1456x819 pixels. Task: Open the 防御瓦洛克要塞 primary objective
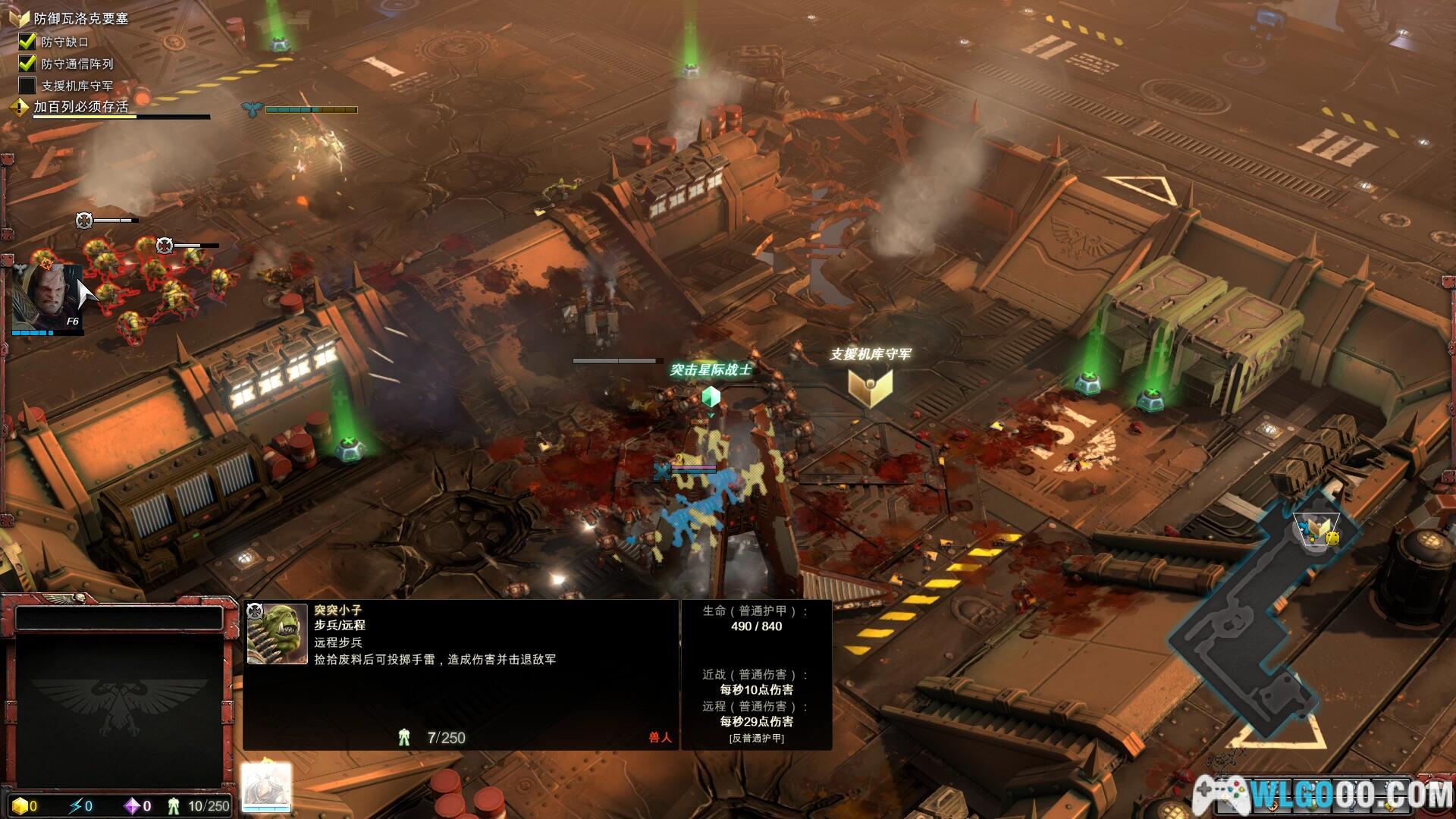click(80, 18)
